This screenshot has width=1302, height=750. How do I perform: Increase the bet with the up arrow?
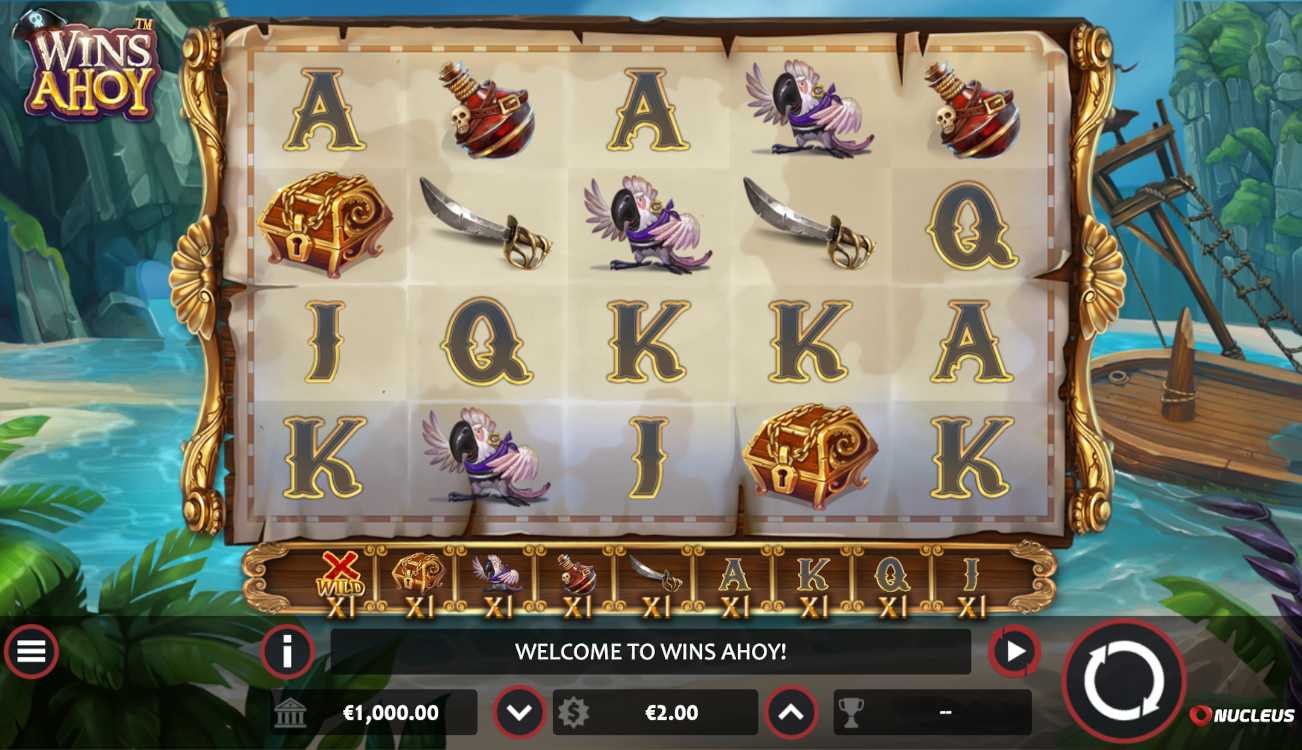[x=791, y=713]
